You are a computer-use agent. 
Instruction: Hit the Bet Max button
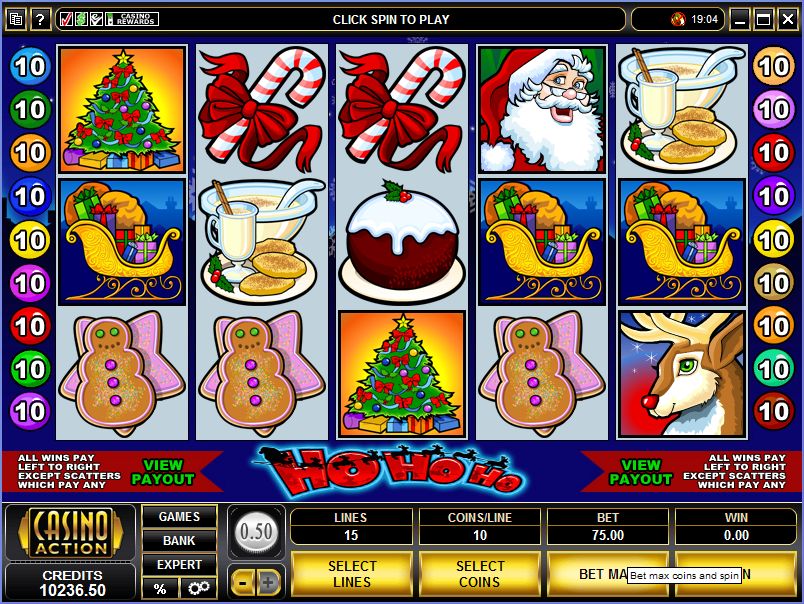(x=600, y=574)
